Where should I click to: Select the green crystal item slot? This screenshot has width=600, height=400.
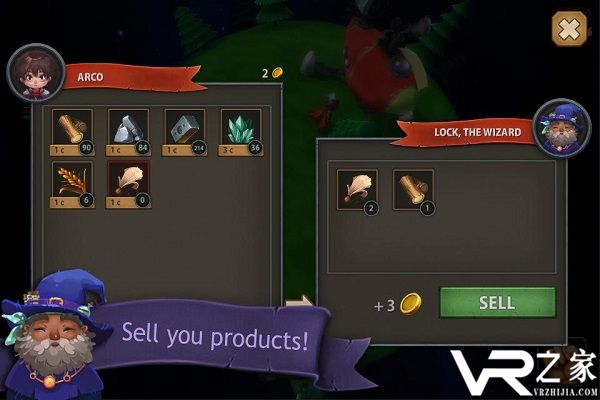pos(240,131)
